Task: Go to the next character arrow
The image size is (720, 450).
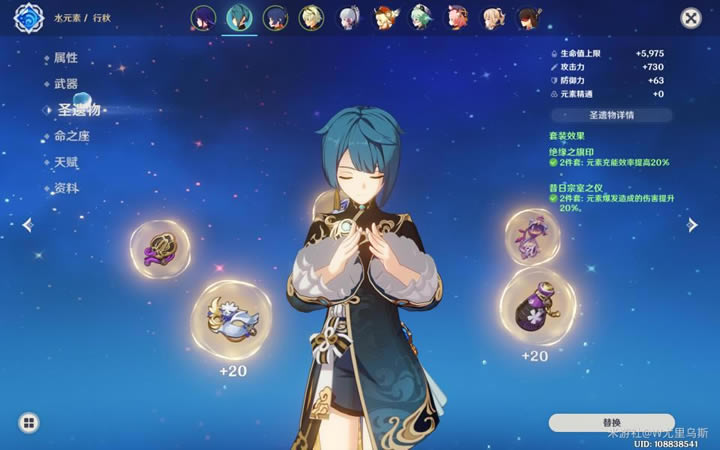Action: click(692, 225)
